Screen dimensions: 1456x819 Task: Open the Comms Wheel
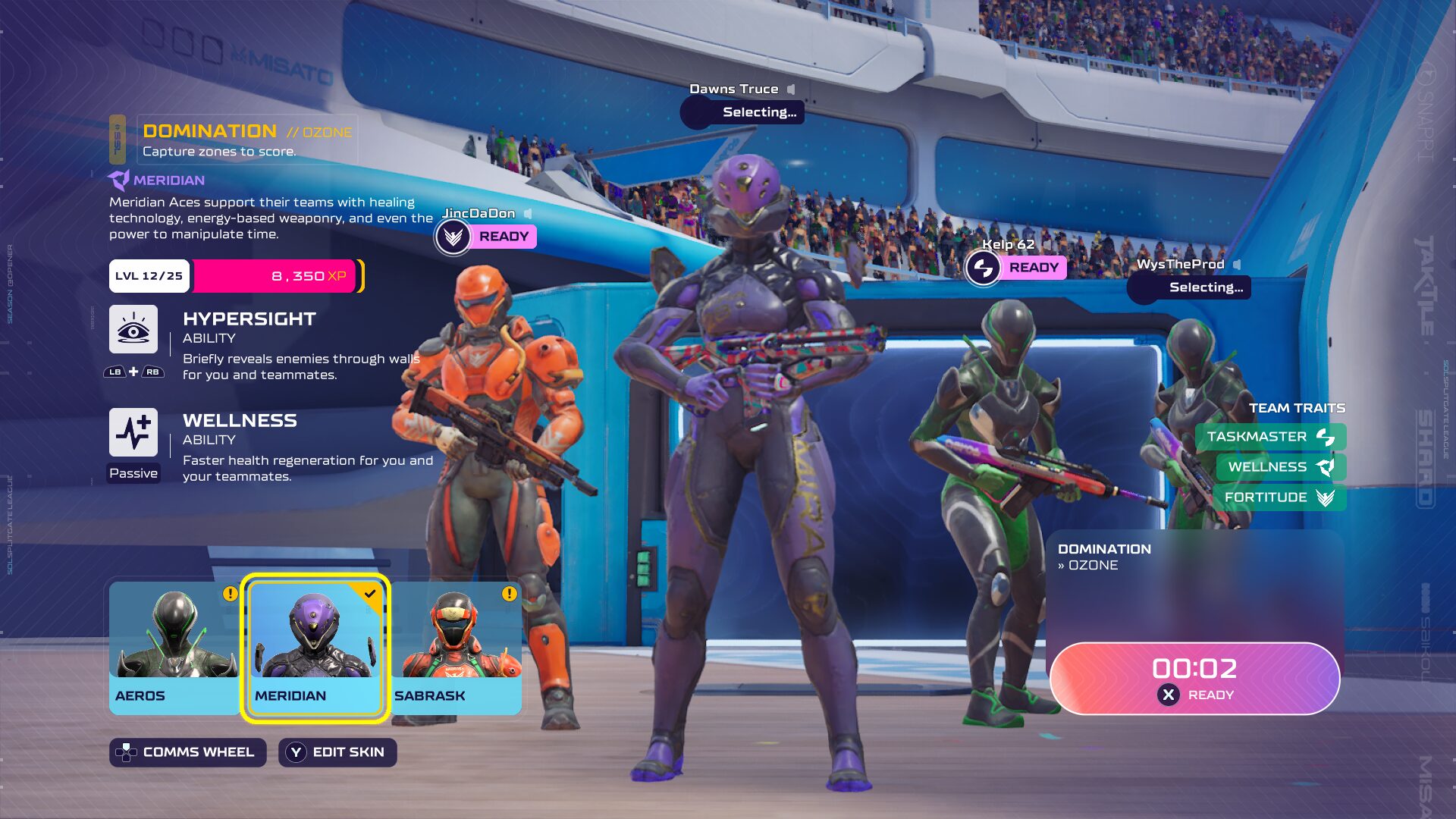pyautogui.click(x=187, y=752)
